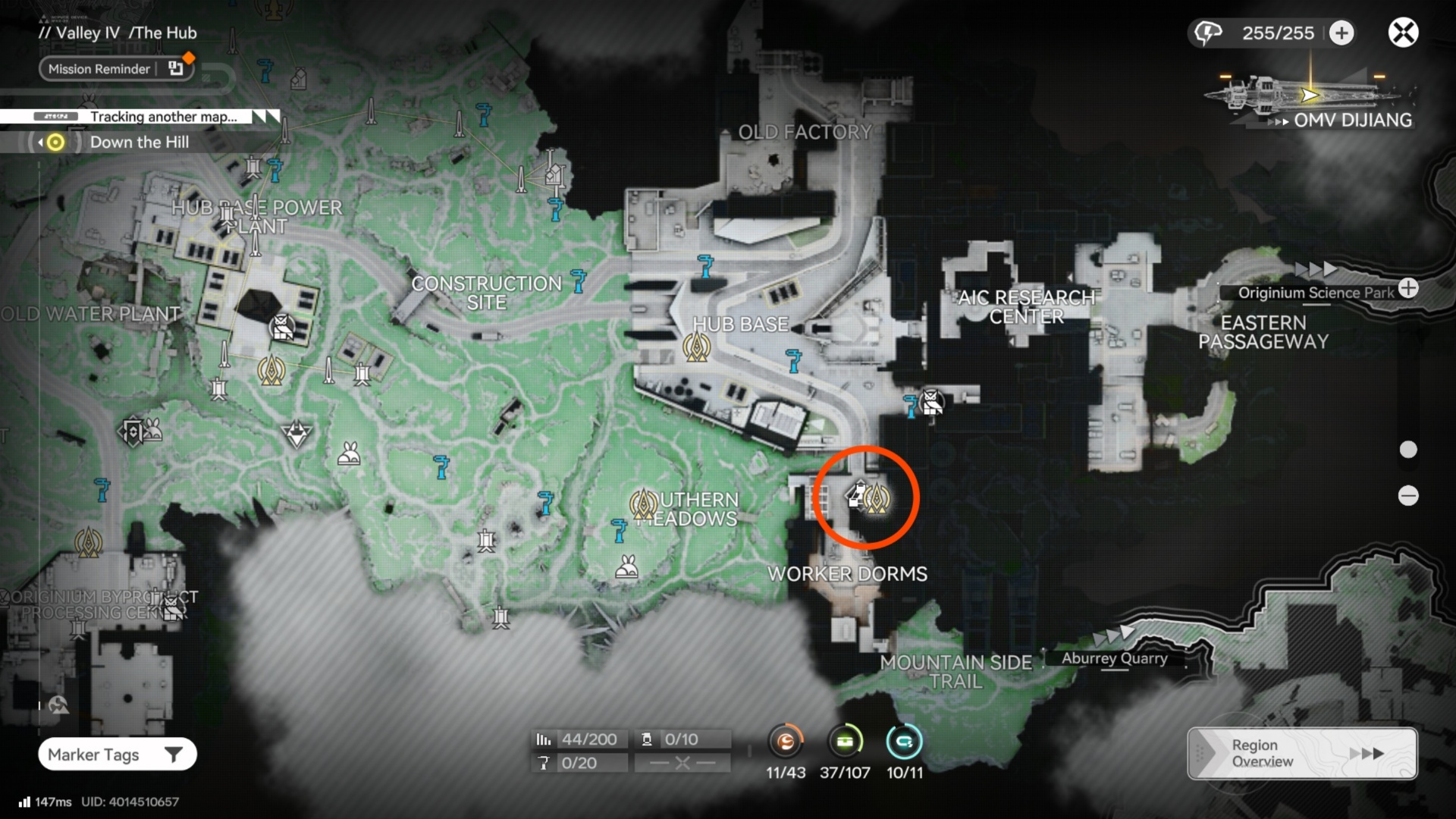Click the green collectible counter icon
Image resolution: width=1456 pixels, height=819 pixels.
pos(845,741)
